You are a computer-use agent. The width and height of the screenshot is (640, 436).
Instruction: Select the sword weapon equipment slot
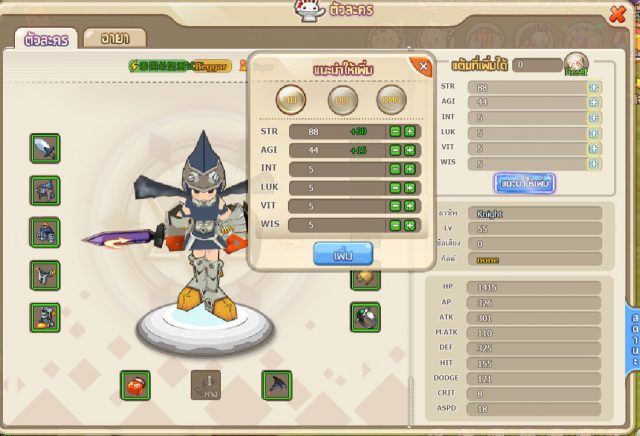pos(45,148)
